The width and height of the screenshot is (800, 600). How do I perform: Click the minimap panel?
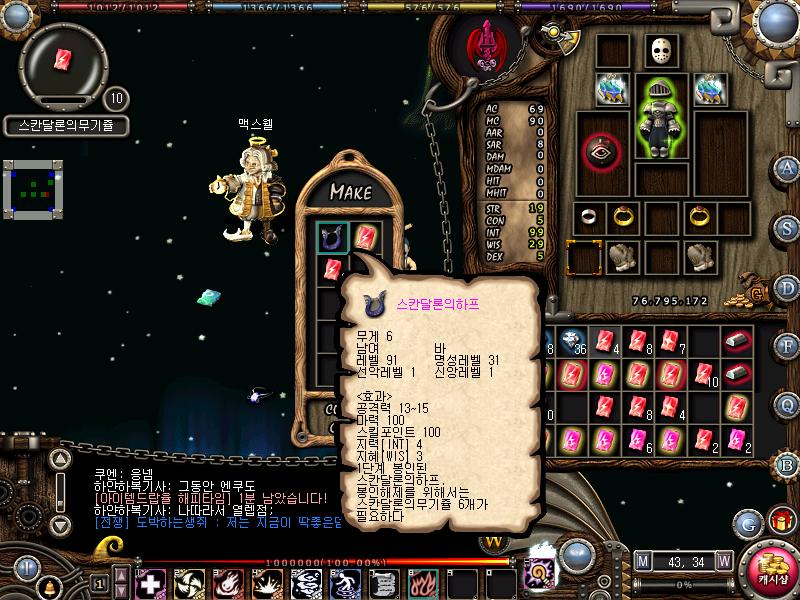coord(32,191)
